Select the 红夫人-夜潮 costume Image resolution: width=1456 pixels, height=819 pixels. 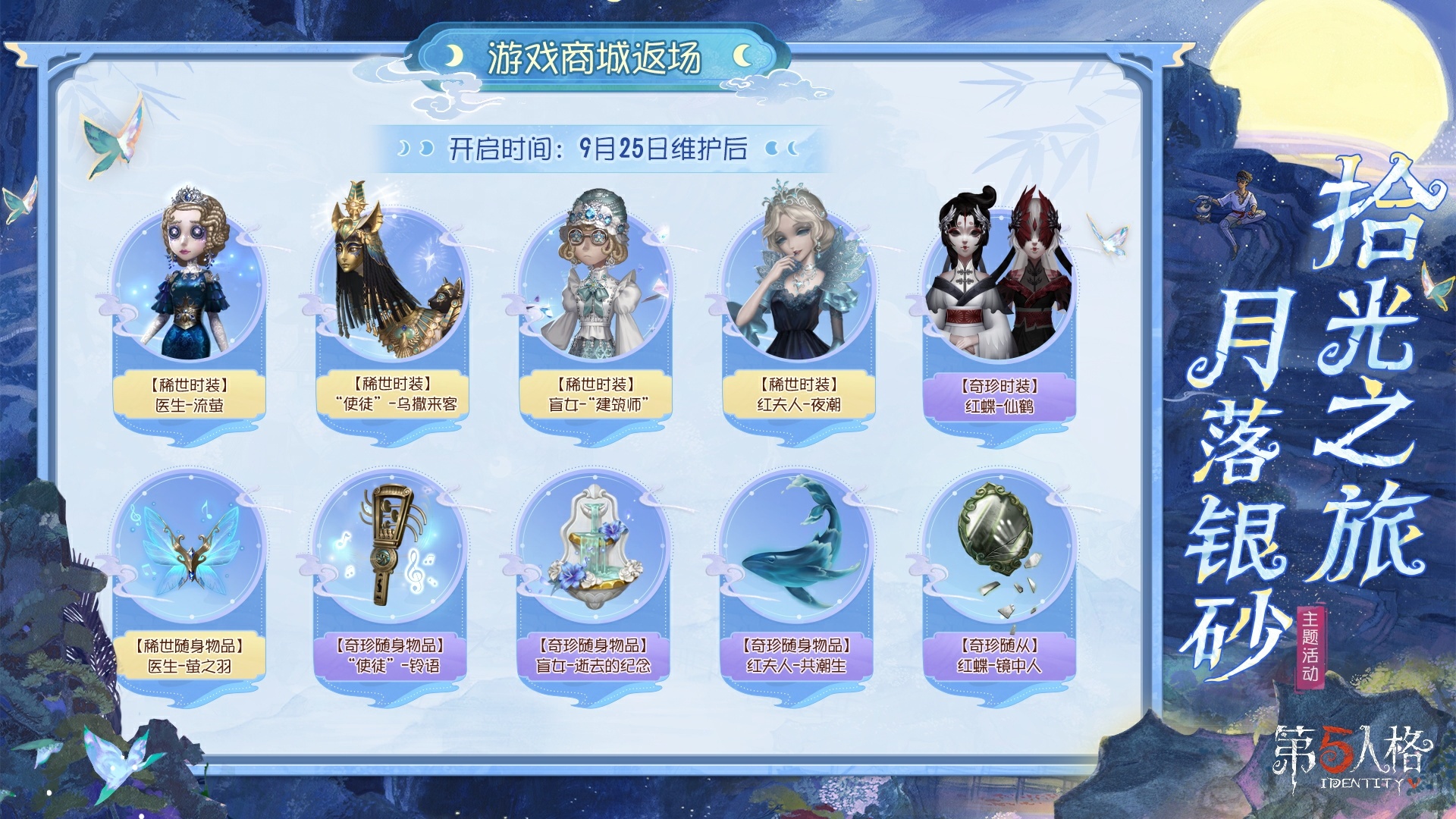[799, 303]
